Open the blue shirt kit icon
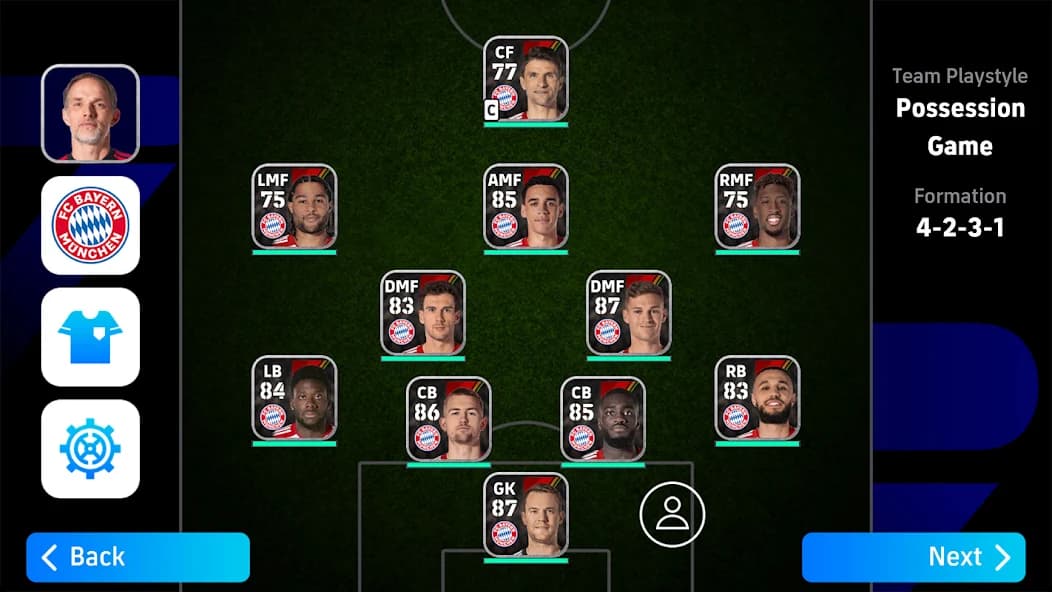This screenshot has height=592, width=1052. coord(90,337)
